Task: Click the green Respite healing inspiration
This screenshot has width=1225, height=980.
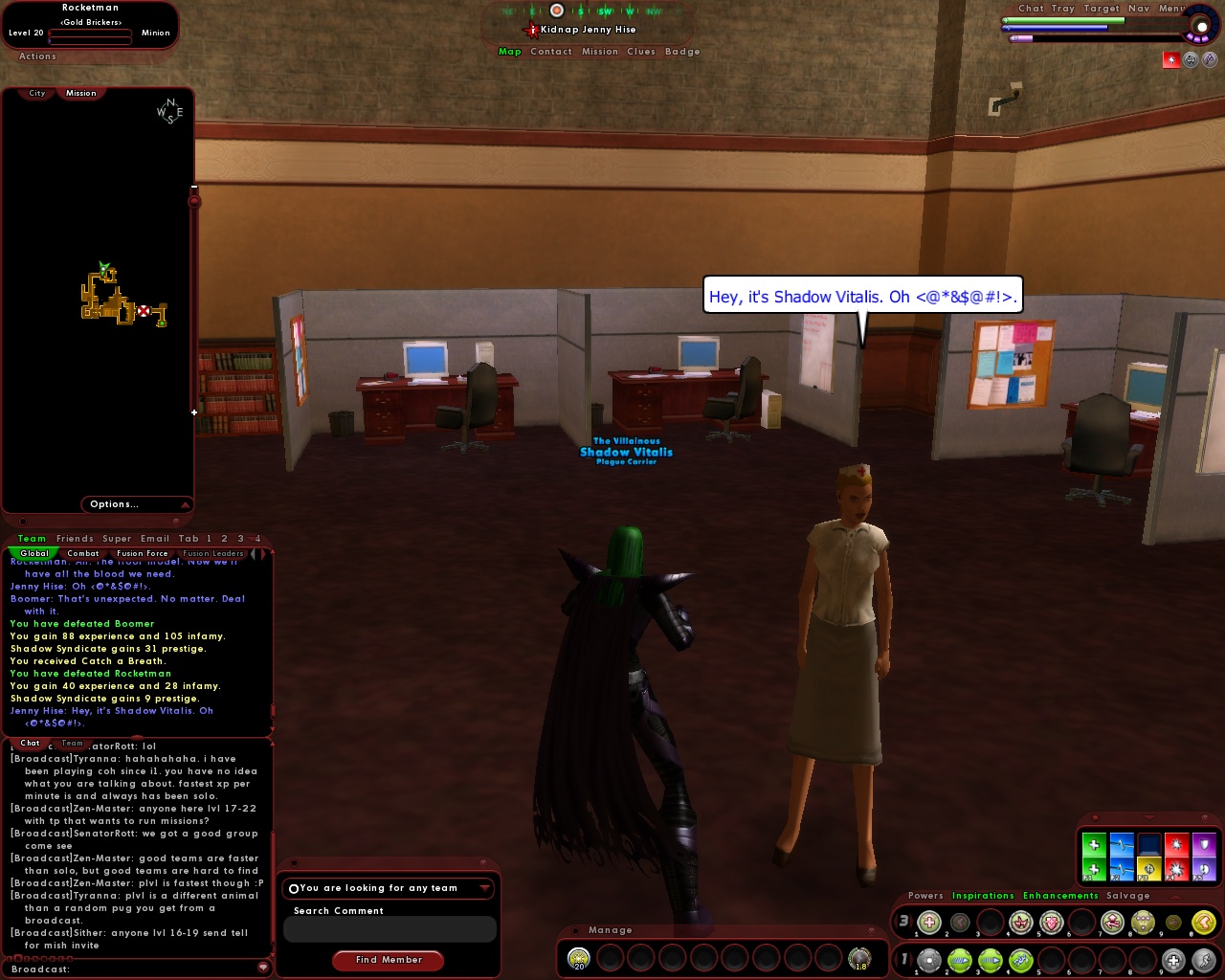Action: tap(1093, 846)
